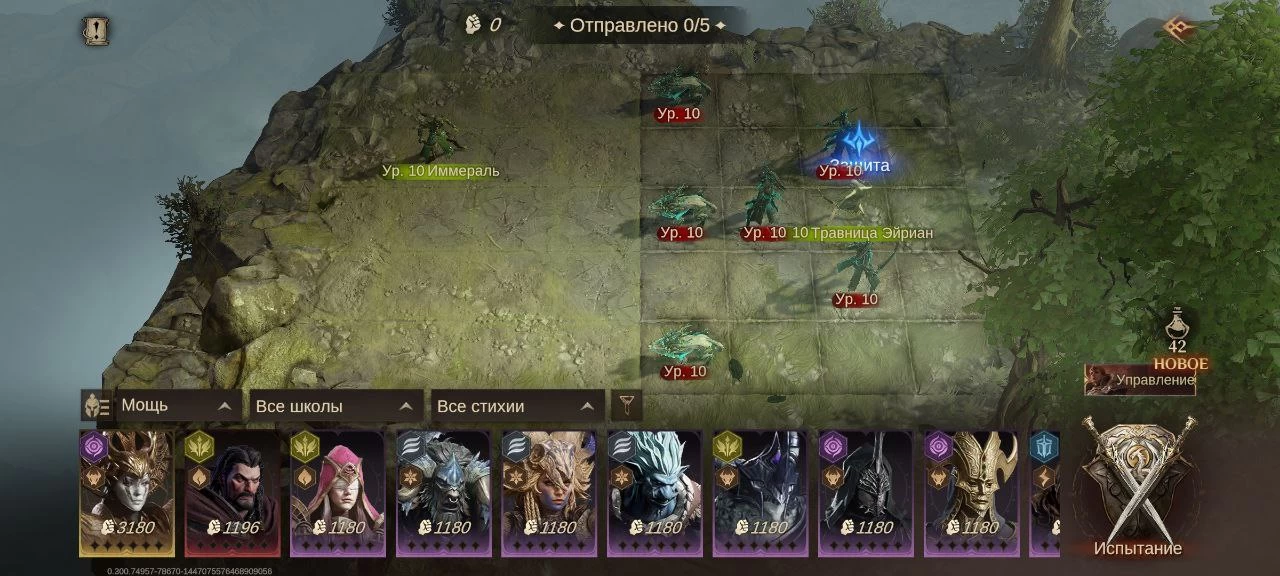Choose the blonde fur-masked hero card
This screenshot has width=1280, height=576.
[x=549, y=492]
